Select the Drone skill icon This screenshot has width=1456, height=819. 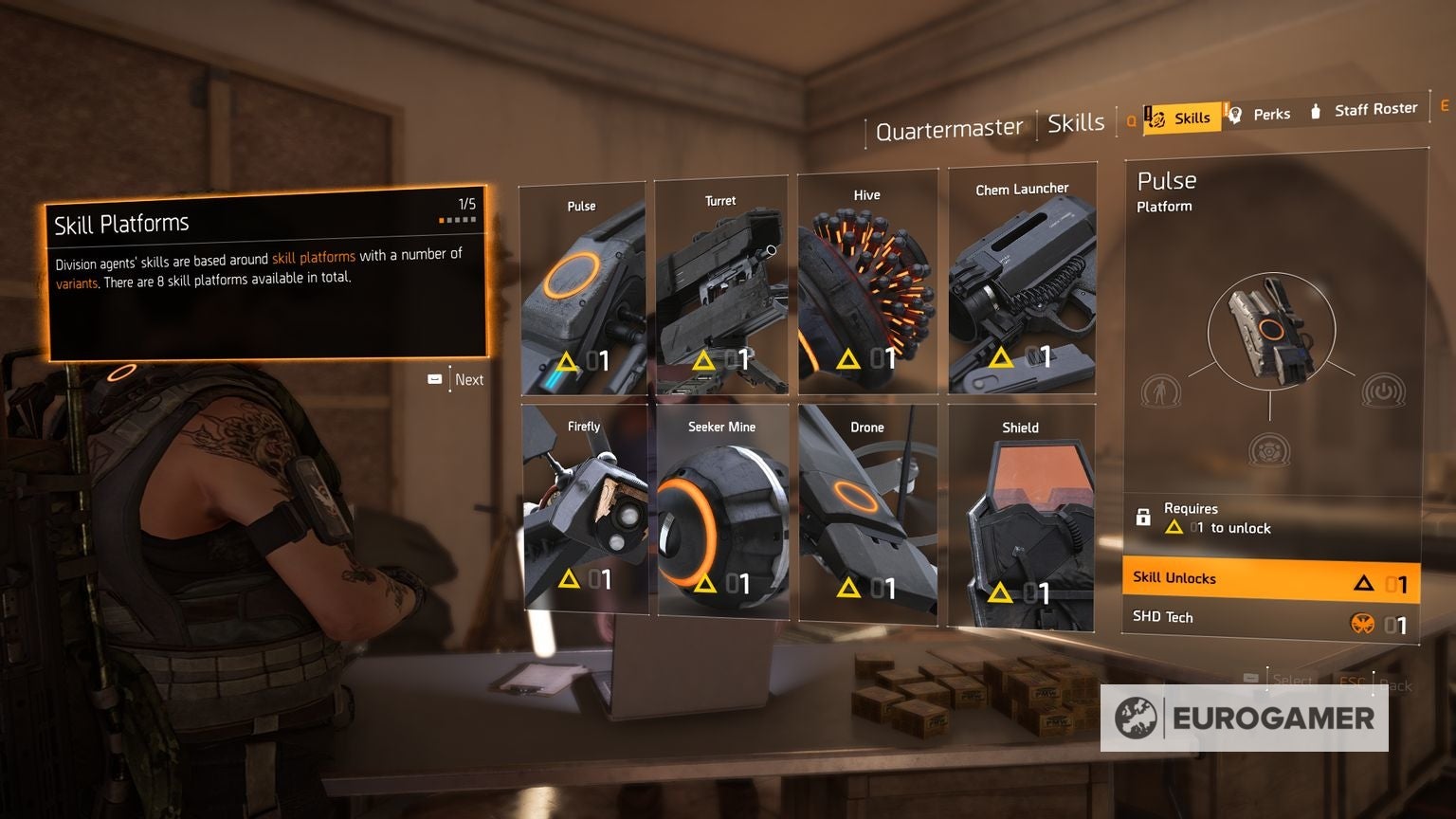pyautogui.click(x=867, y=517)
